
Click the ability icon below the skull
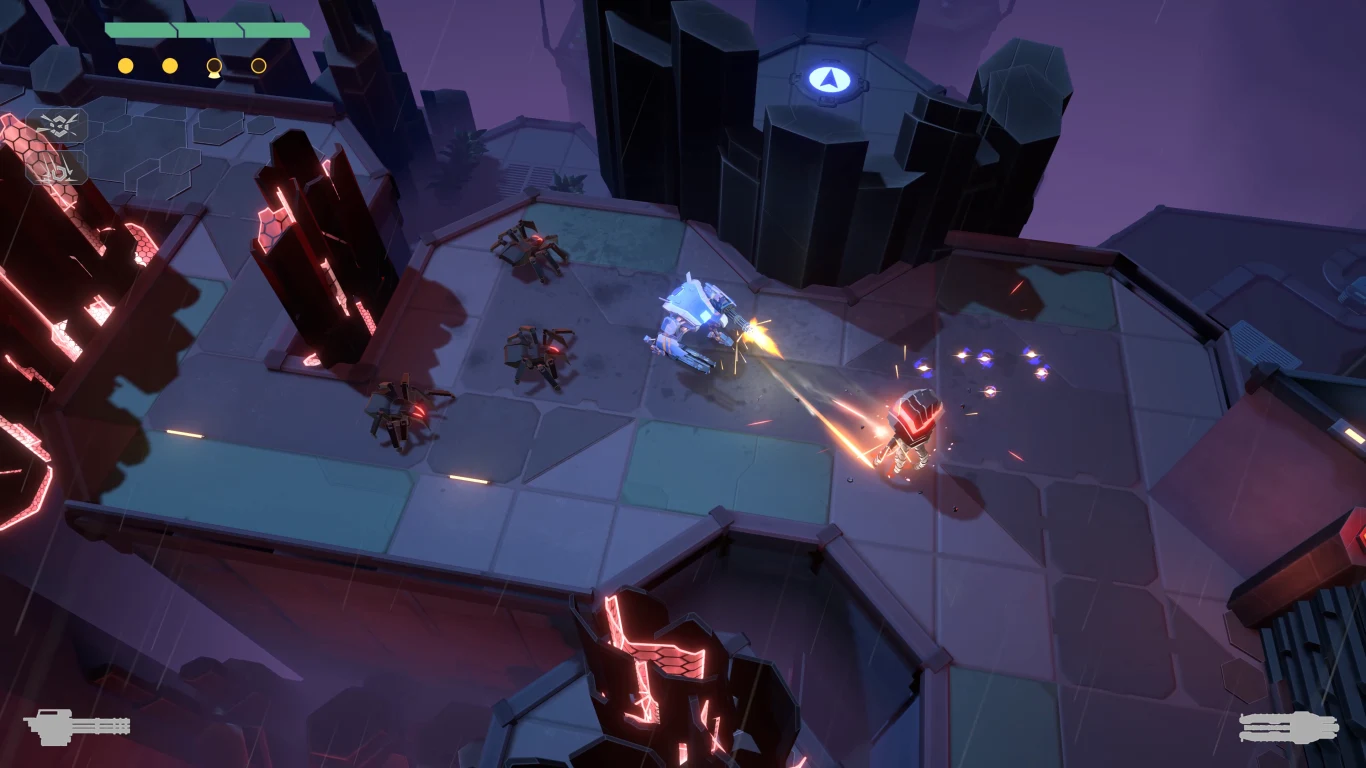point(56,168)
